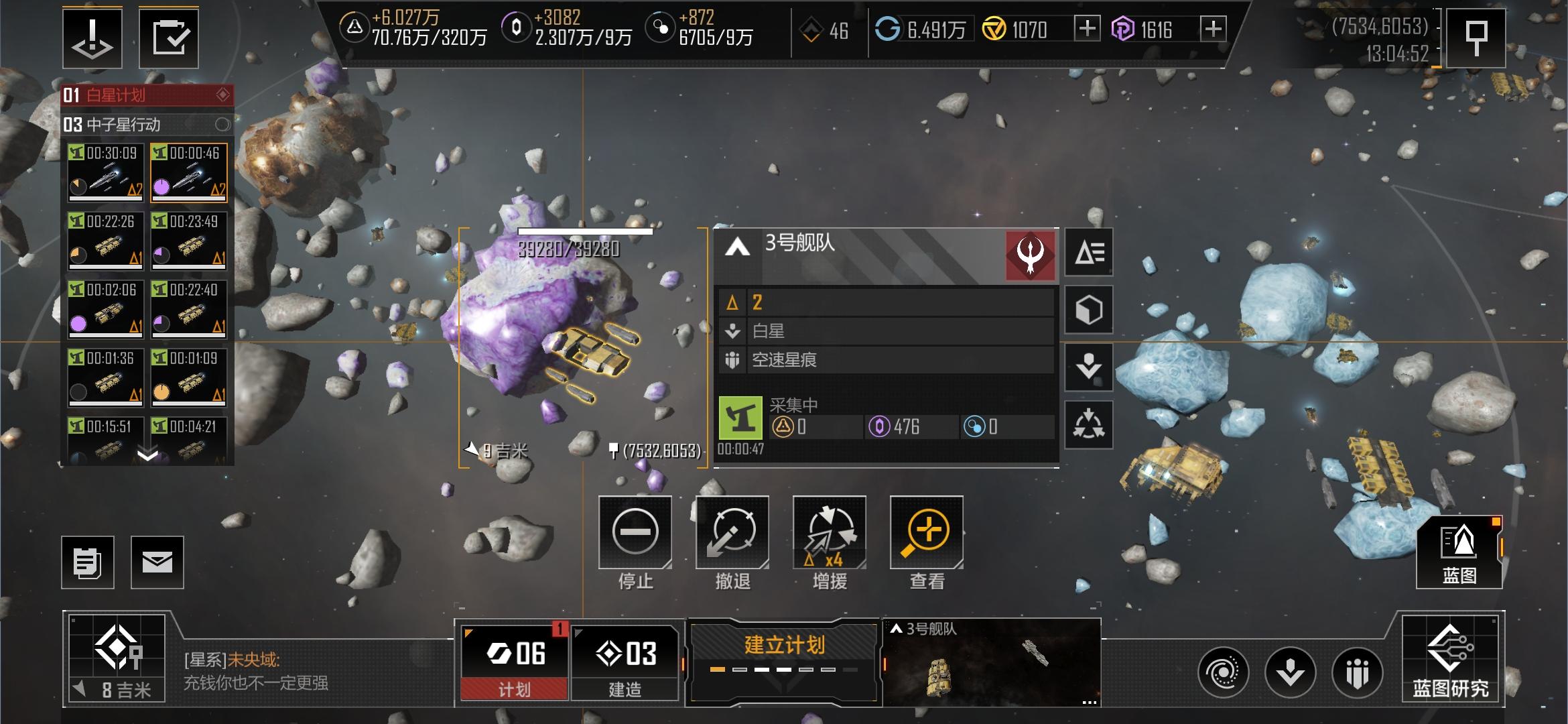Open the 计划 plans tab

point(514,662)
